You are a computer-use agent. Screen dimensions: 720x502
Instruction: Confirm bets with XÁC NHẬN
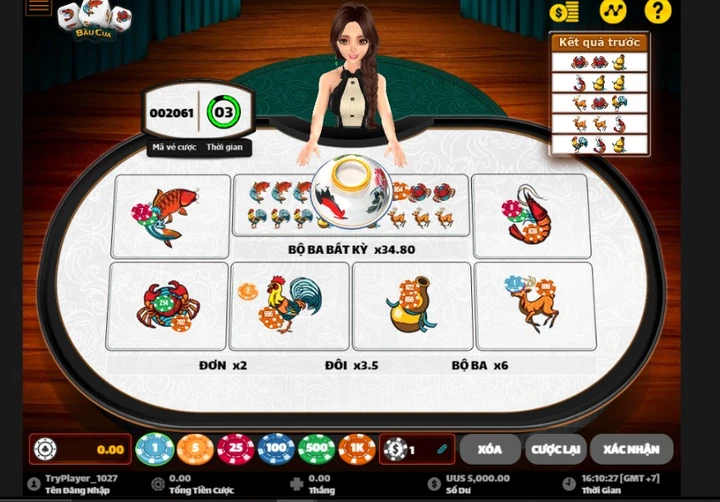[631, 449]
